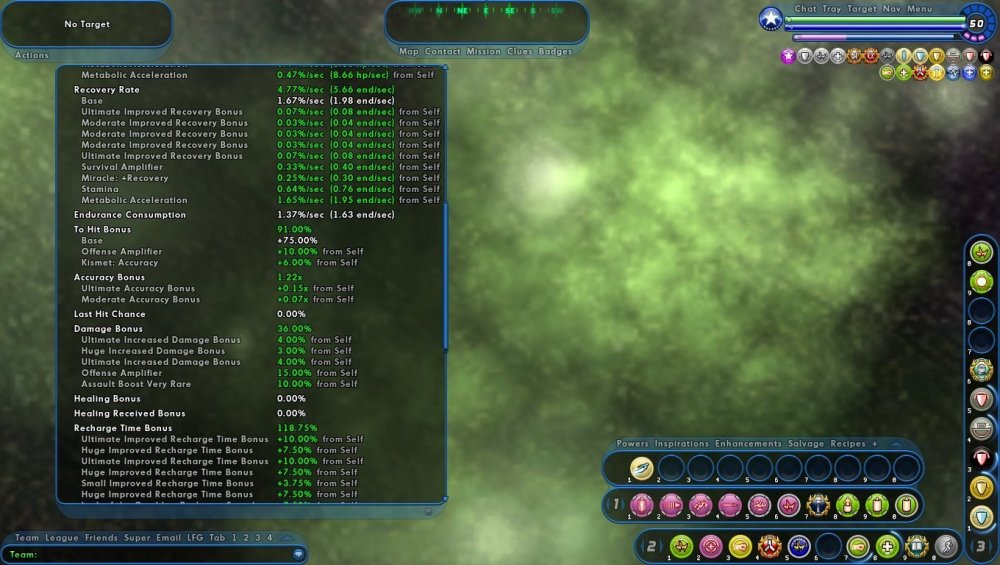
Task: Show the Mission tab
Action: [x=484, y=51]
